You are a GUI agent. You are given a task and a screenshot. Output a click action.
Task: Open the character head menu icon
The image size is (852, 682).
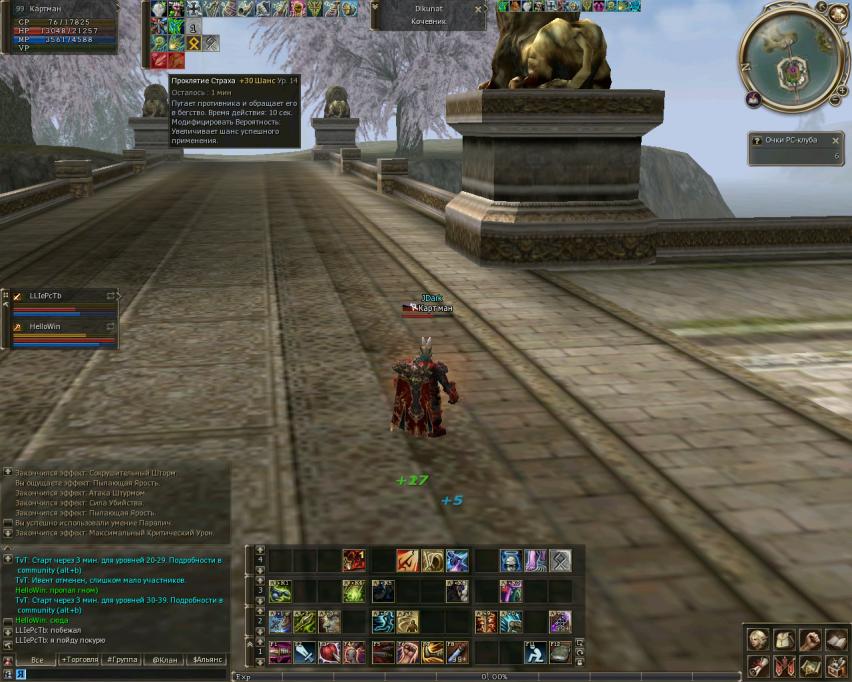click(x=759, y=639)
